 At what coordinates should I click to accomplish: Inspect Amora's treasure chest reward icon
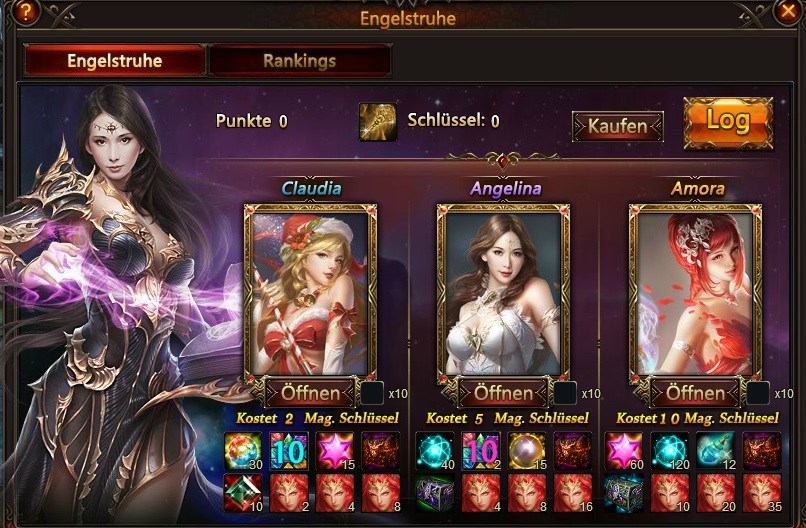pos(624,493)
